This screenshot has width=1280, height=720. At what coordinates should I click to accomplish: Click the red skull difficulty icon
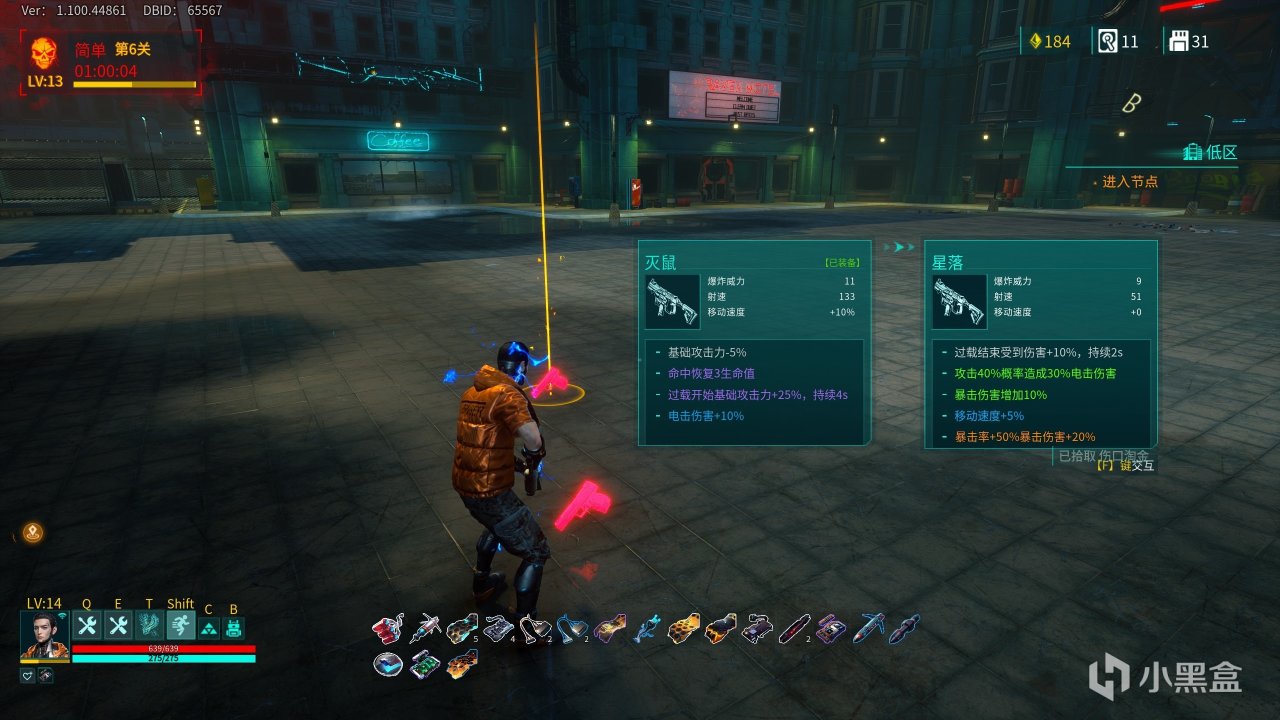point(44,52)
